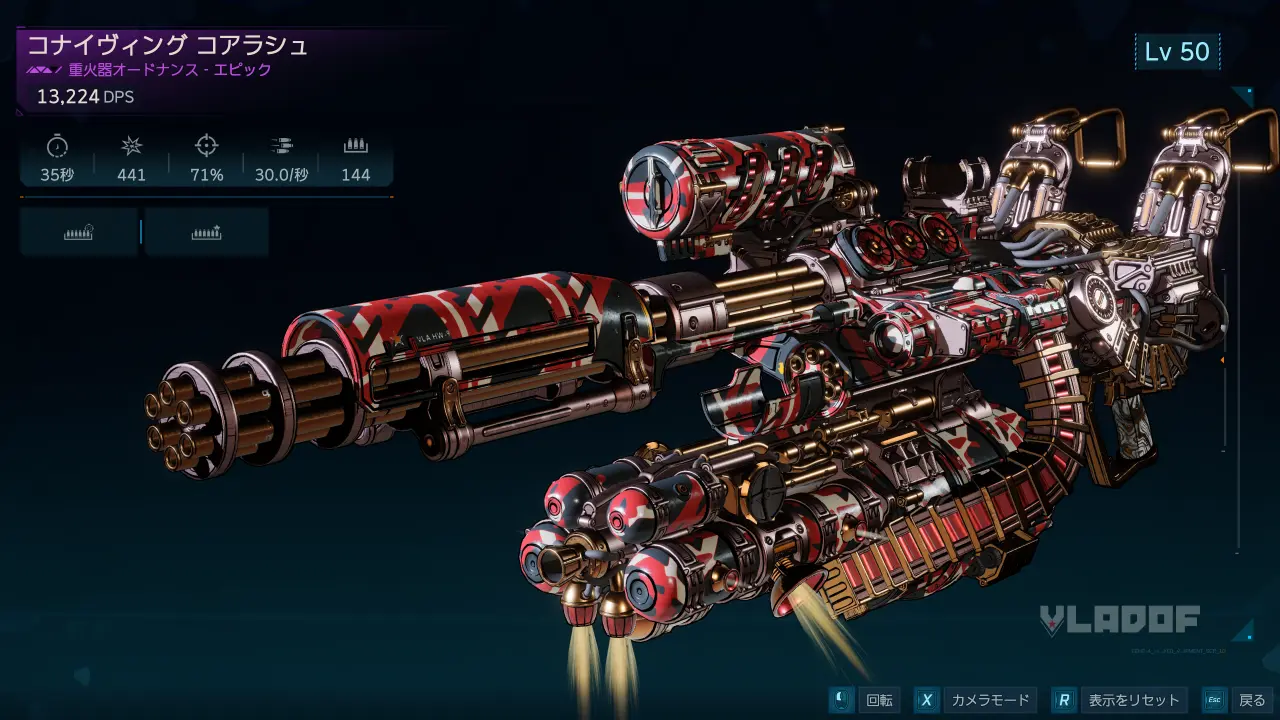Choose the 回転 rotate button

pyautogui.click(x=866, y=700)
